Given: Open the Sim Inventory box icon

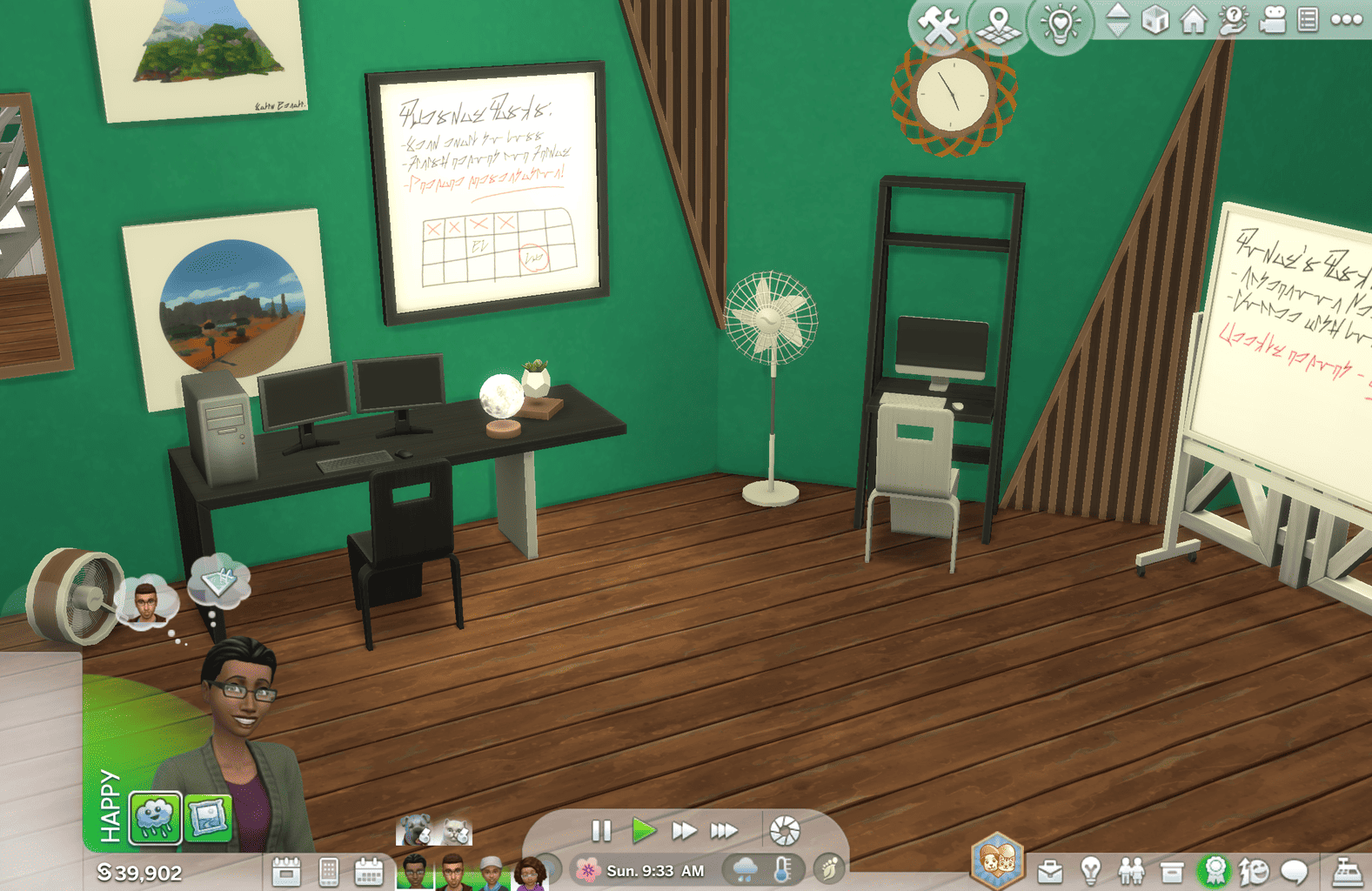Looking at the screenshot, I should pos(1170,870).
